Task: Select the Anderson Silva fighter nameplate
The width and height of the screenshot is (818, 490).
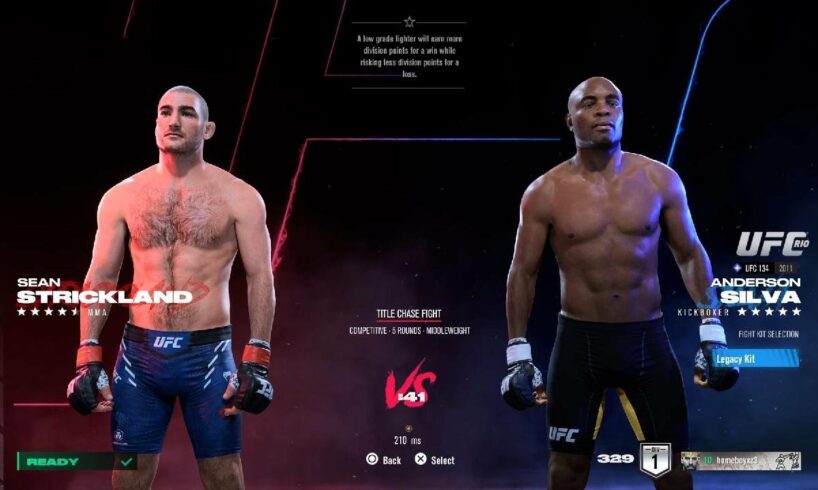Action: 755,290
